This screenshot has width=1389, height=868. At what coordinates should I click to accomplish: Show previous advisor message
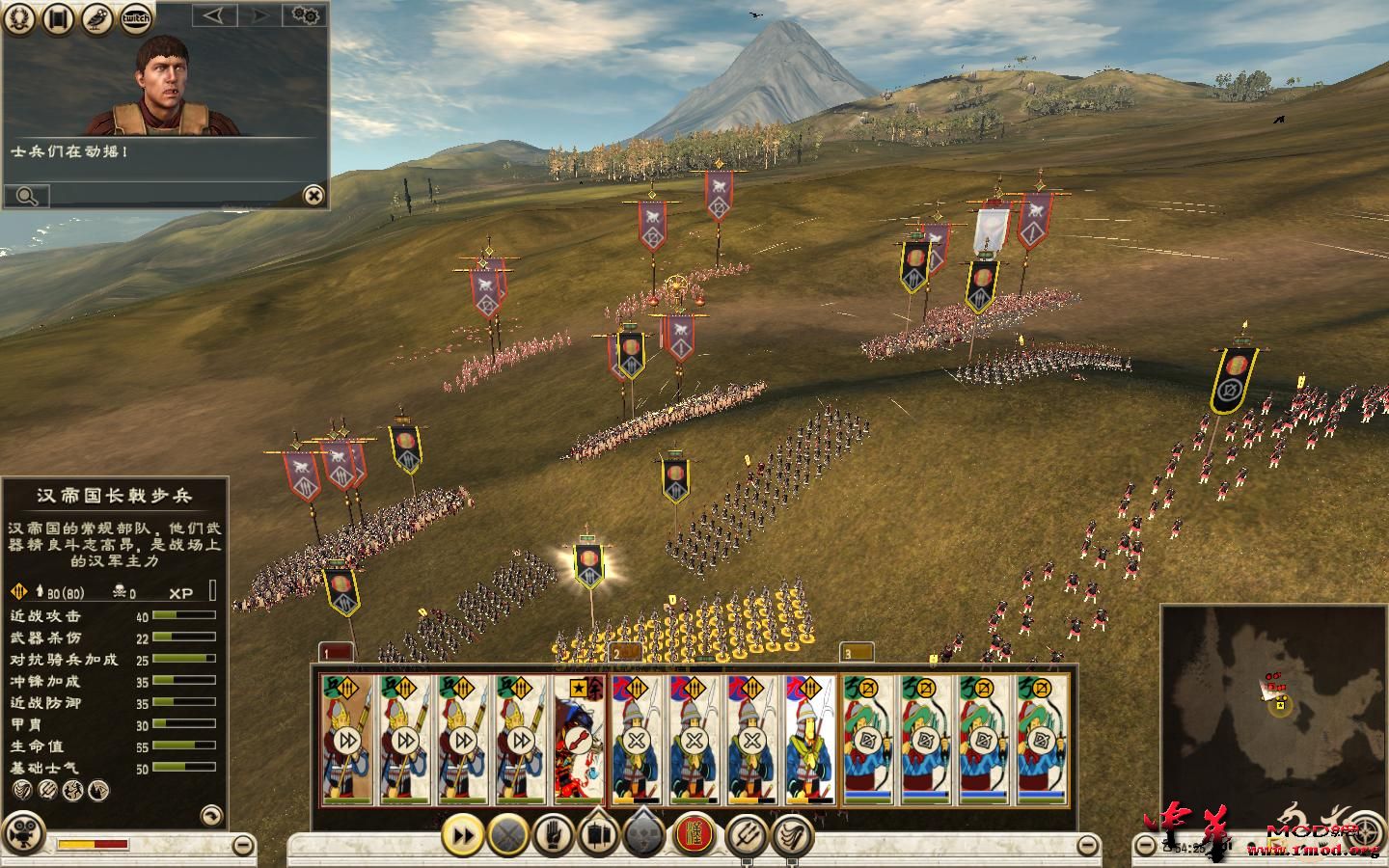pyautogui.click(x=214, y=15)
